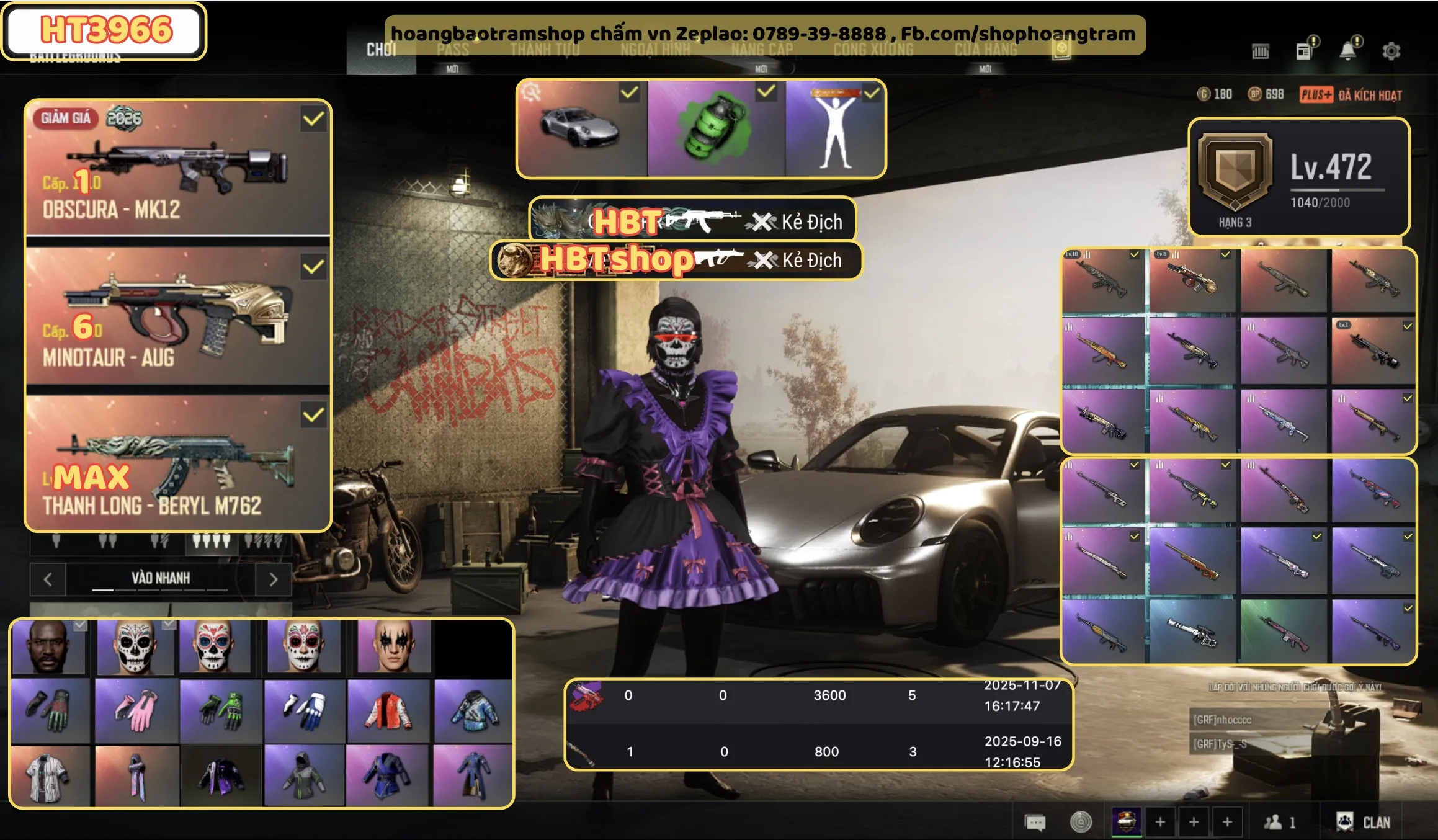This screenshot has height=840, width=1438.
Task: Select the black corpse-paint face
Action: [393, 646]
